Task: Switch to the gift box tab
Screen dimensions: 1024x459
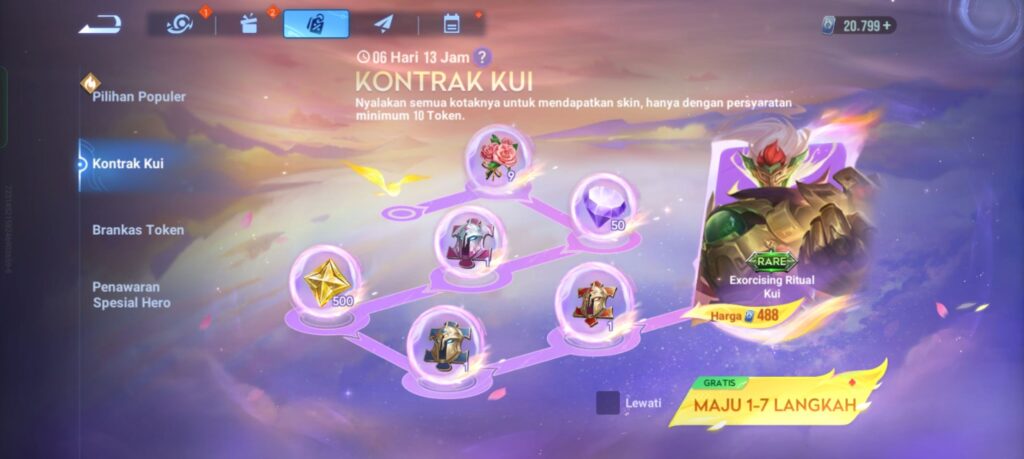Action: pyautogui.click(x=250, y=24)
